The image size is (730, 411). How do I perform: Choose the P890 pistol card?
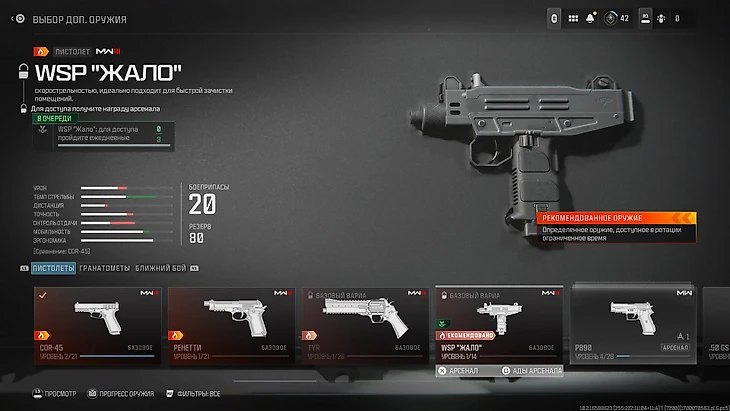point(630,324)
